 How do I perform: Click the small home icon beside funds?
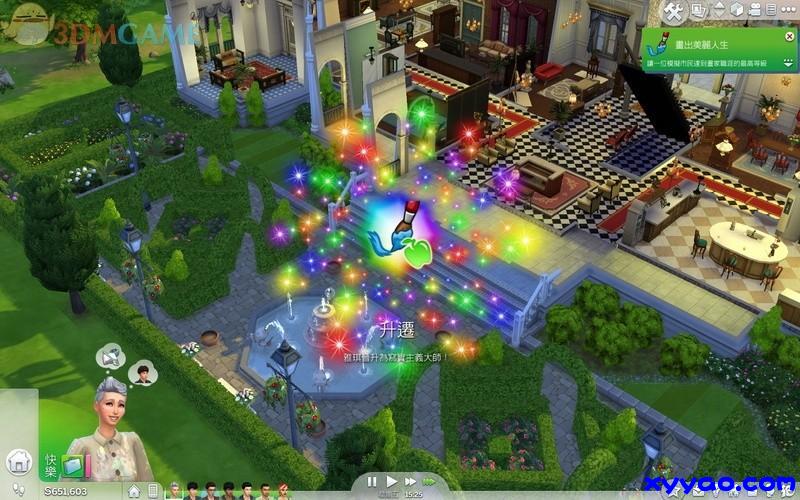click(133, 491)
